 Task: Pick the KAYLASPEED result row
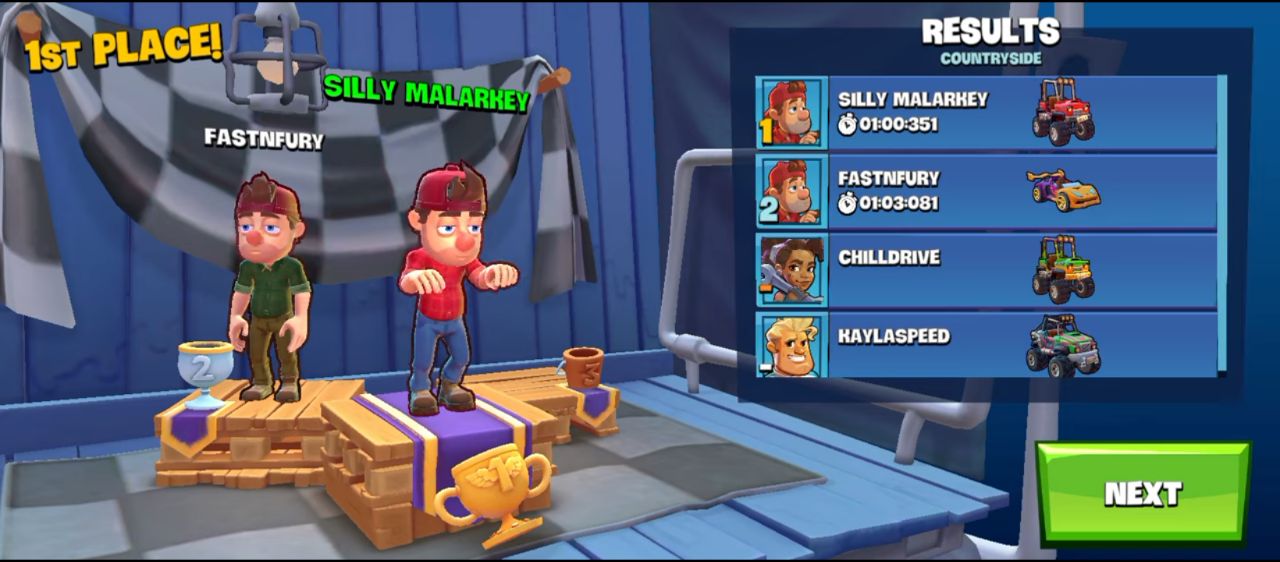(986, 345)
